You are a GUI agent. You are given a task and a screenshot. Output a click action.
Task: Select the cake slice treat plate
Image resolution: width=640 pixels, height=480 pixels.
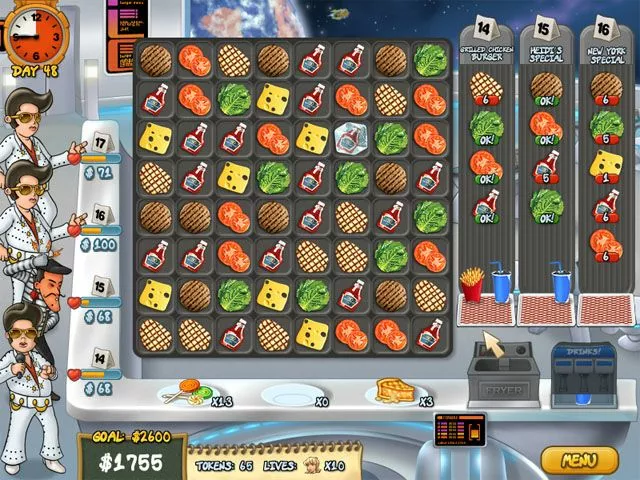click(x=394, y=391)
